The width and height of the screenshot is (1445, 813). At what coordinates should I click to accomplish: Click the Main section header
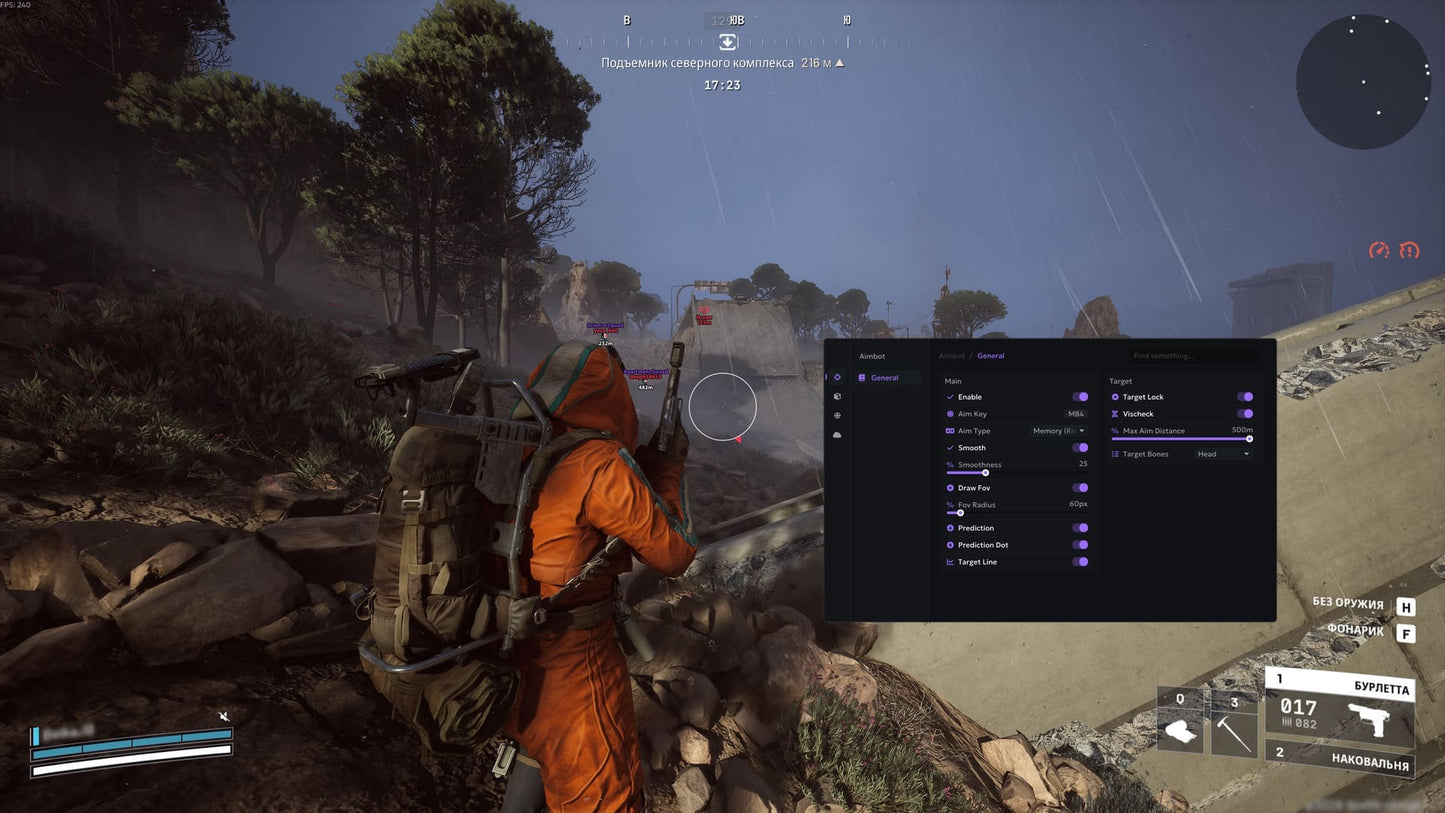click(952, 380)
